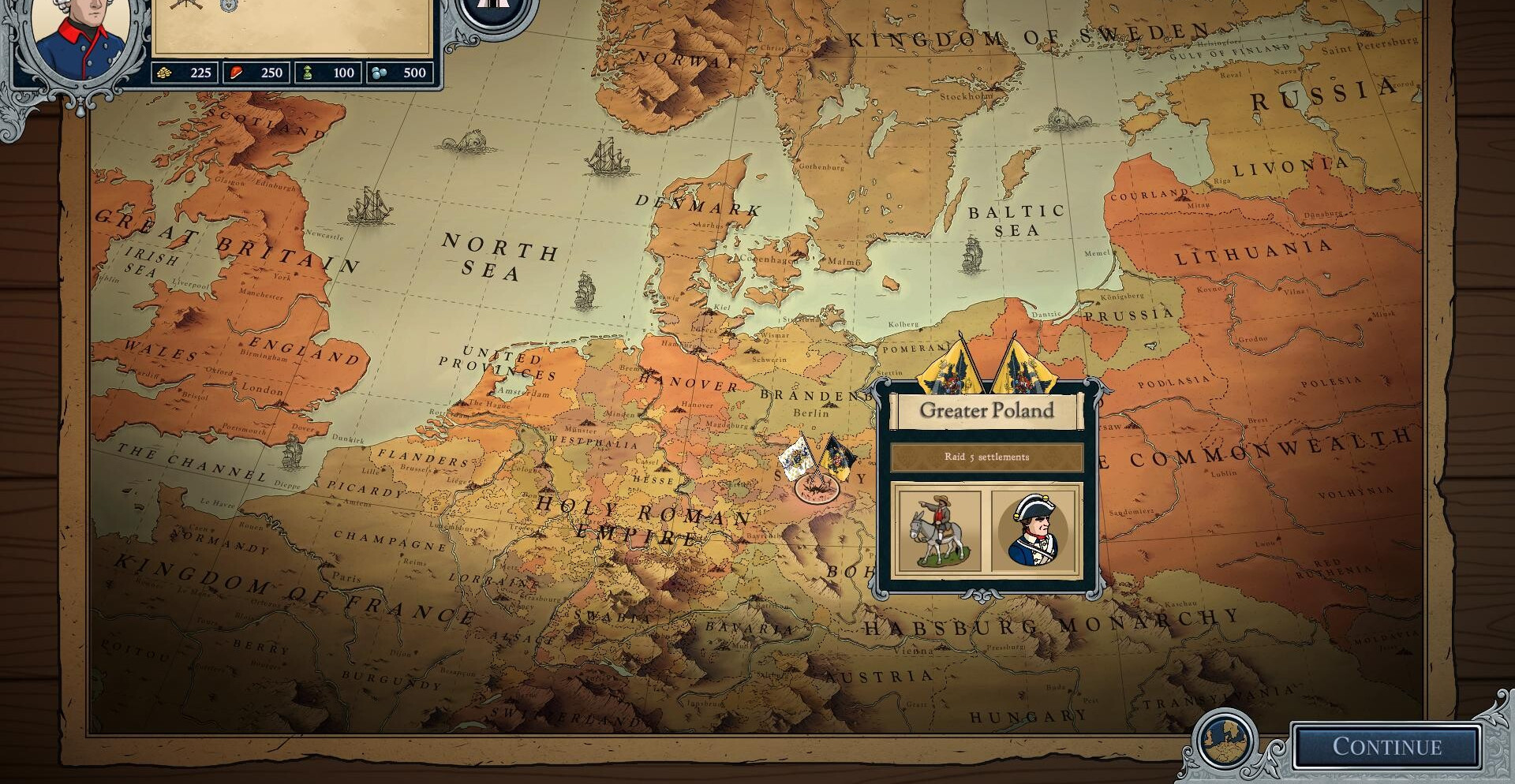This screenshot has height=784, width=1515.
Task: Open the round Europe map button
Action: 1225,741
